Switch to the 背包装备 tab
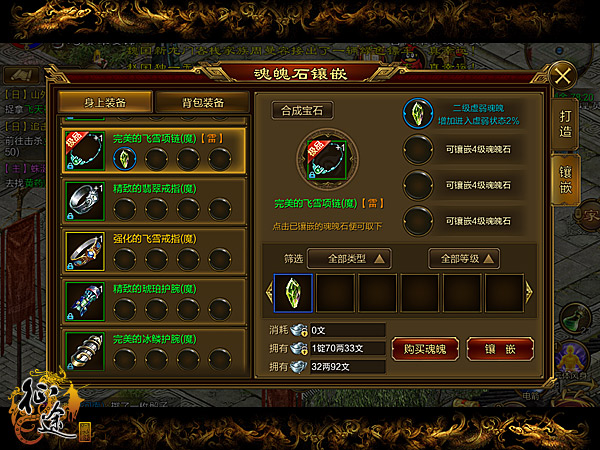 point(202,102)
